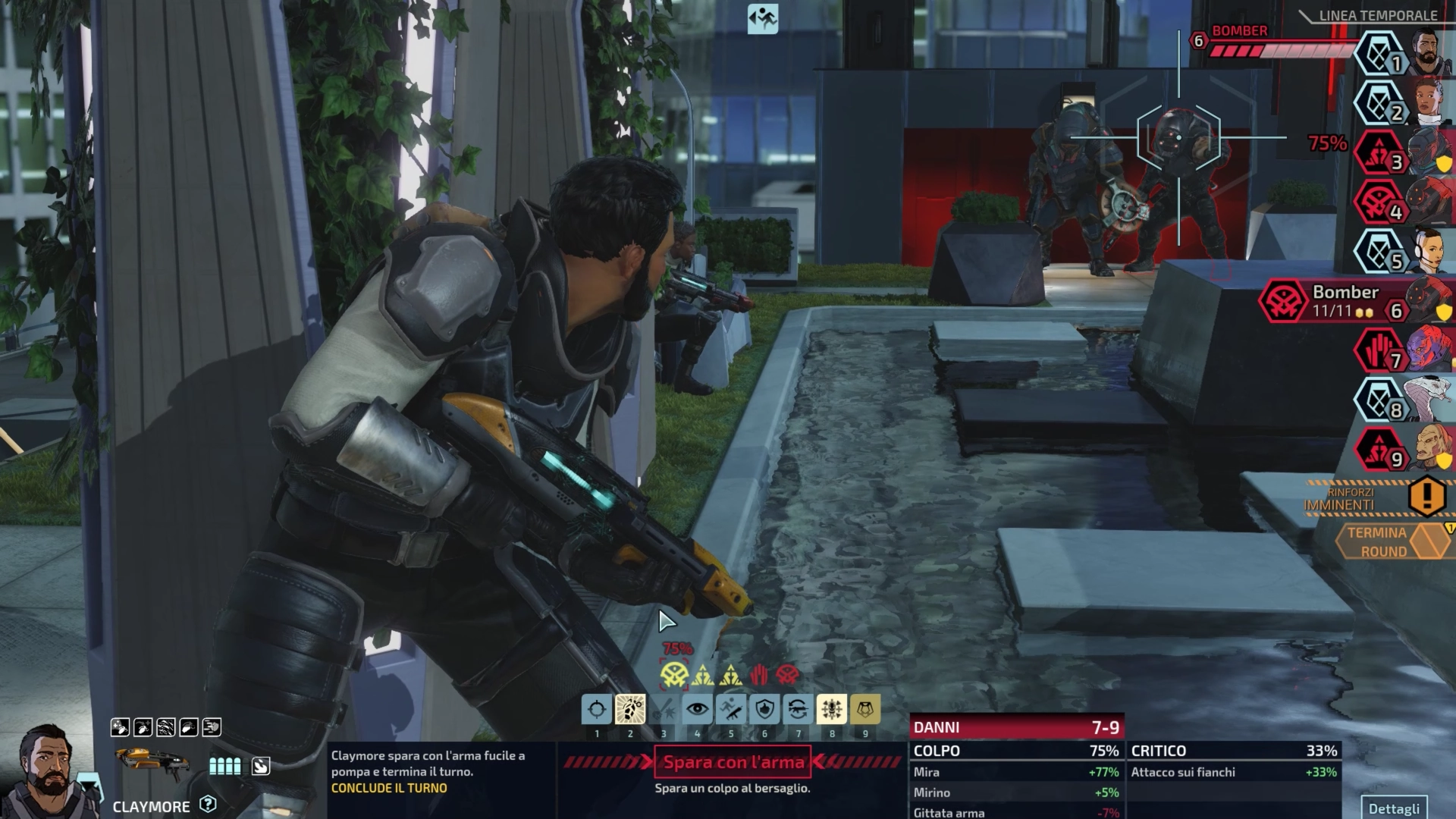Use the weapon reload ability
Viewport: 1456px width, 819px height.
click(798, 710)
